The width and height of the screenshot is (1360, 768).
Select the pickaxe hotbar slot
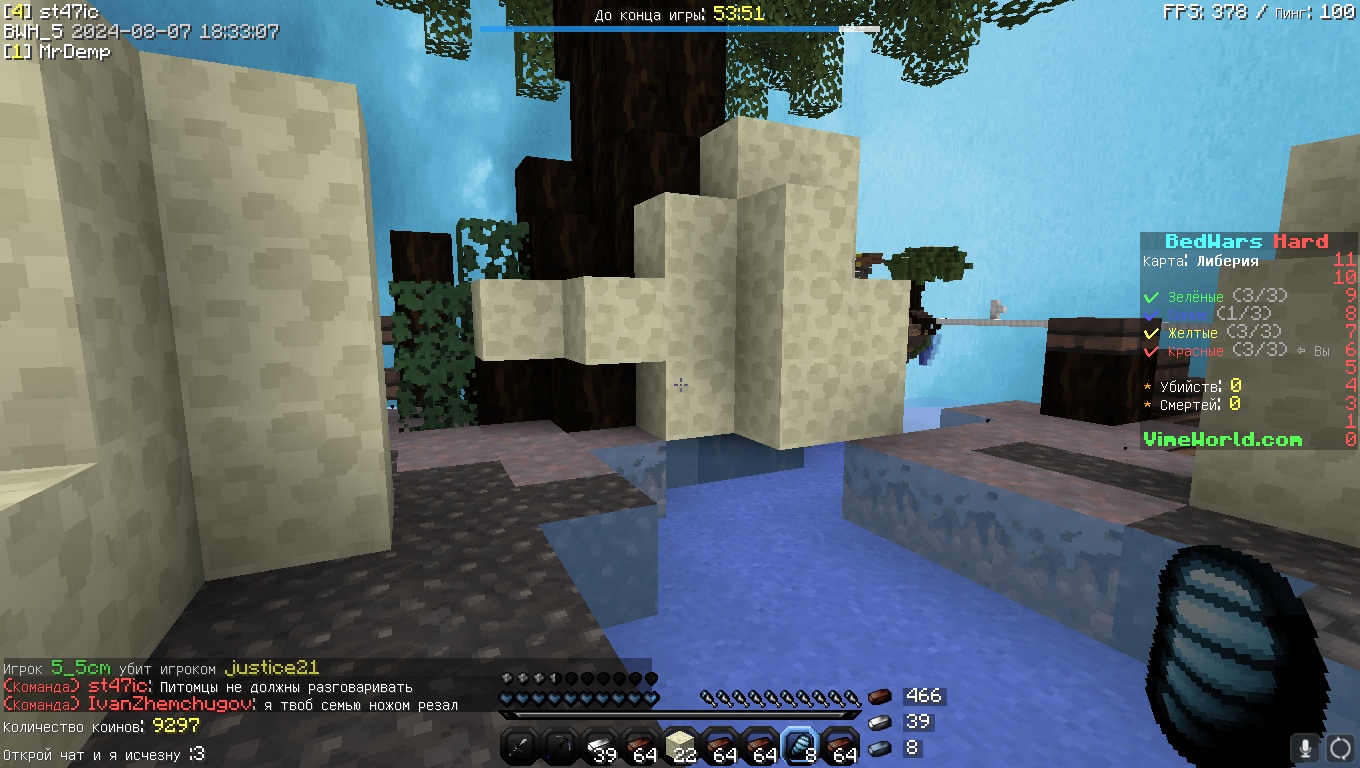point(561,745)
